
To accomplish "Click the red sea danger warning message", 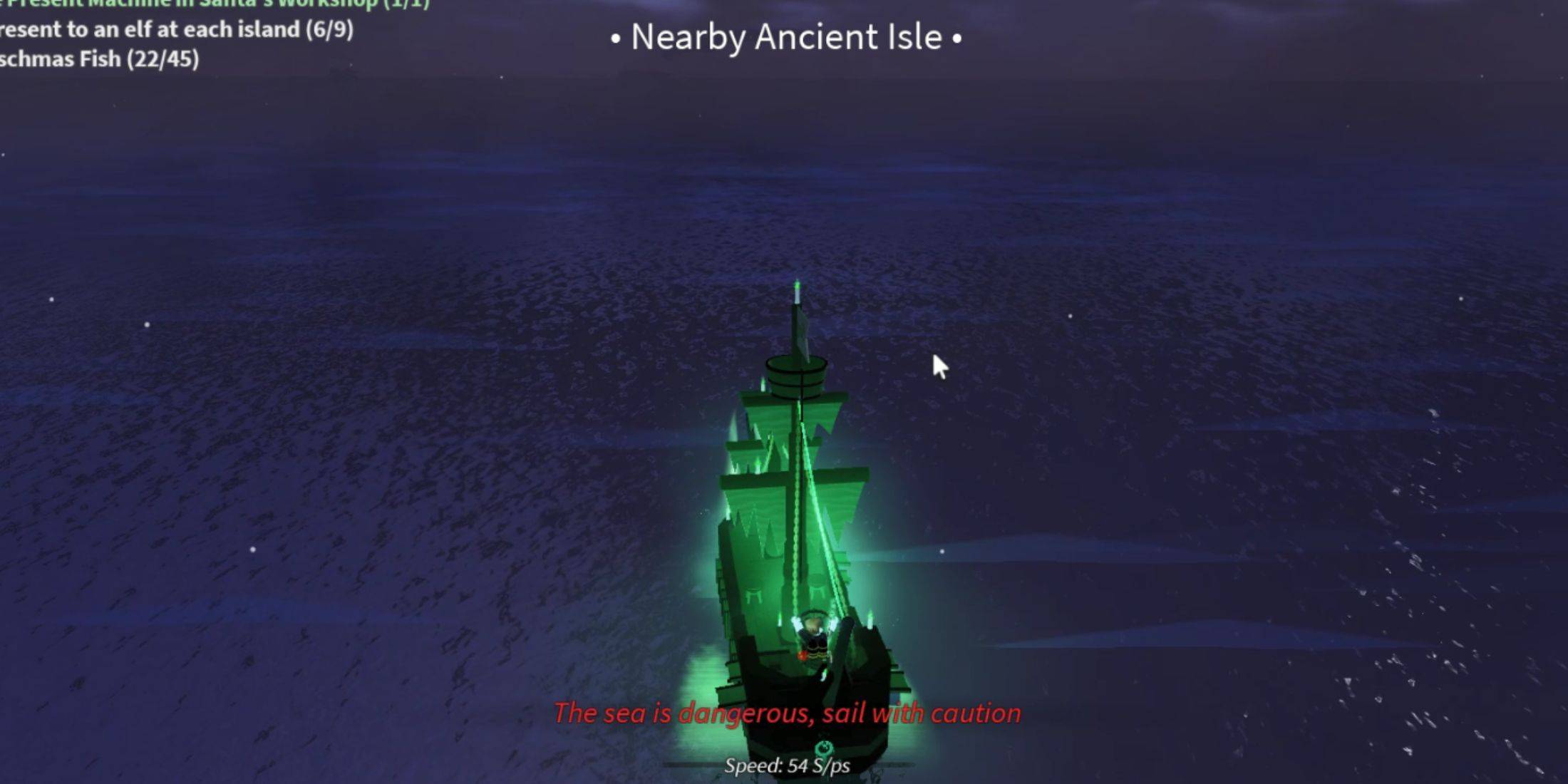I will click(786, 713).
